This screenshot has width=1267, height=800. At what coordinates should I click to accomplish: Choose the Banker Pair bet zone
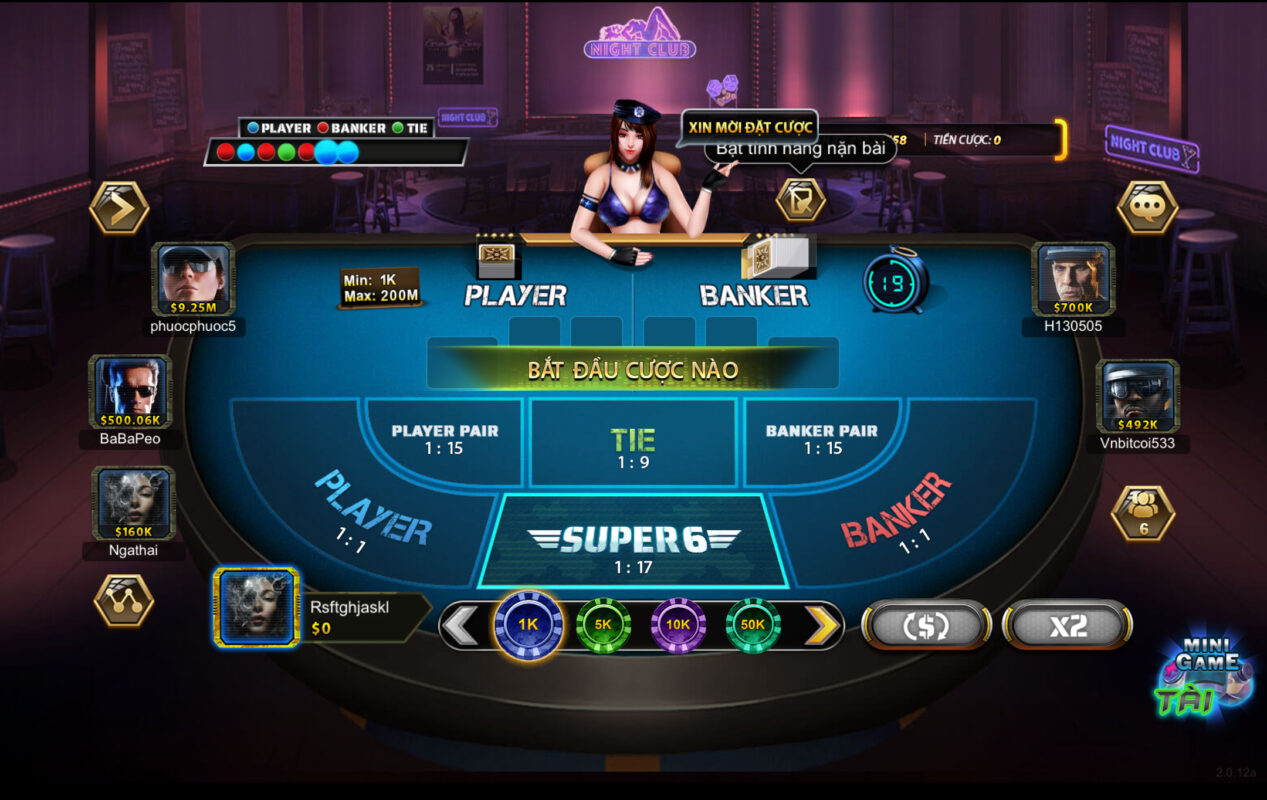coord(821,439)
